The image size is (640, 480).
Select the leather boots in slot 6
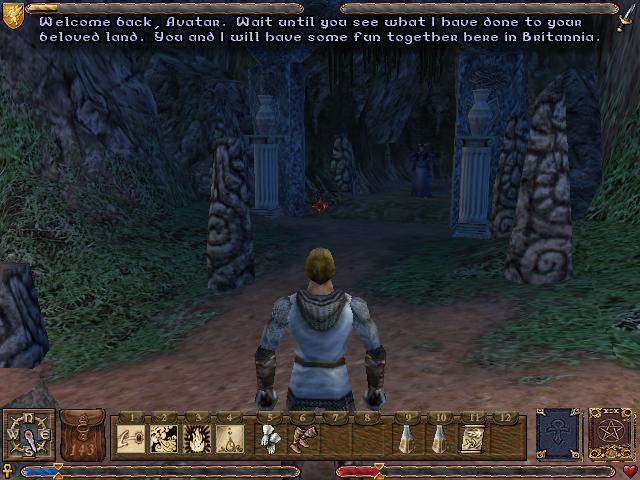pos(301,437)
